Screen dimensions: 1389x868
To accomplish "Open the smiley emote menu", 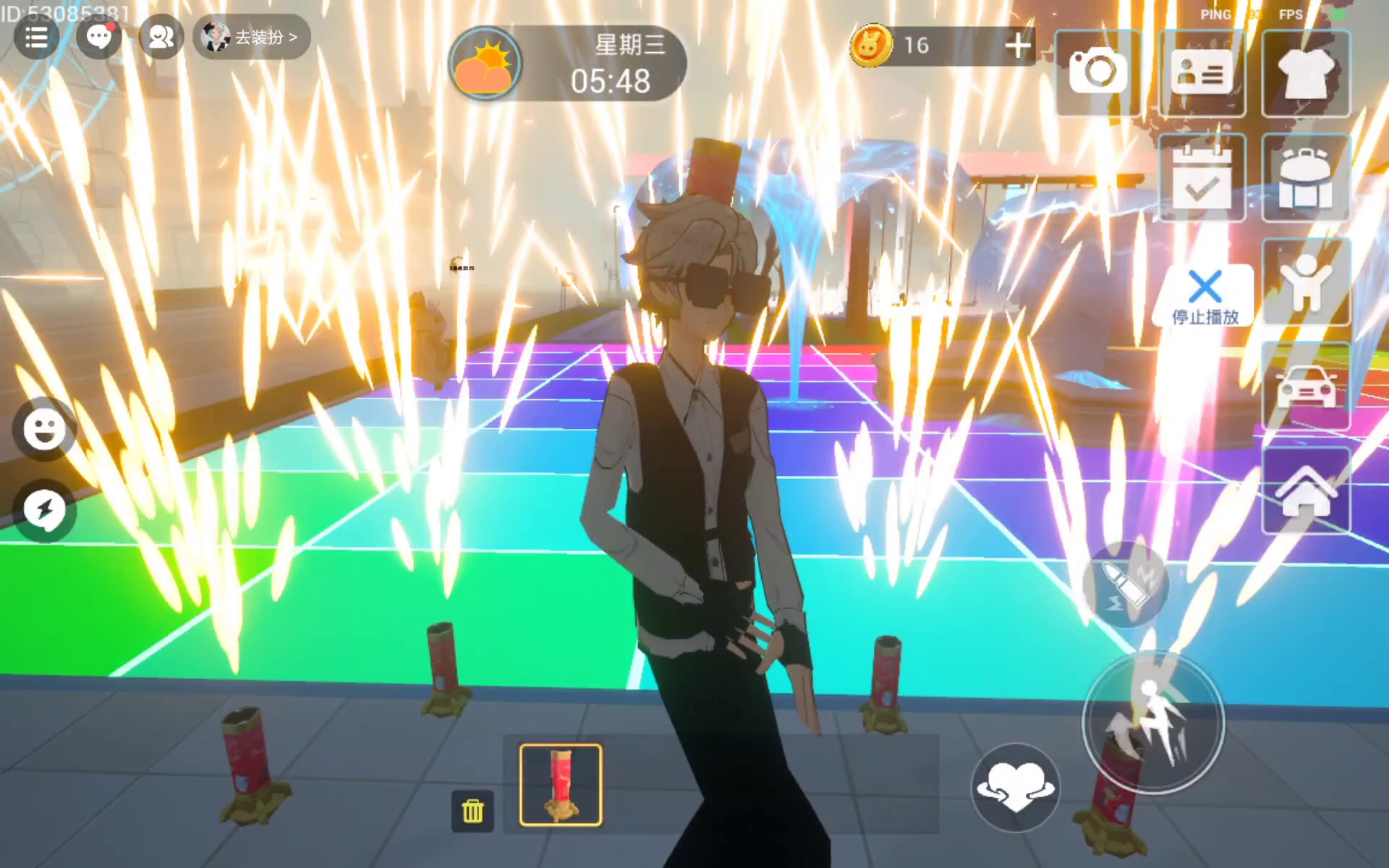I will pos(44,429).
